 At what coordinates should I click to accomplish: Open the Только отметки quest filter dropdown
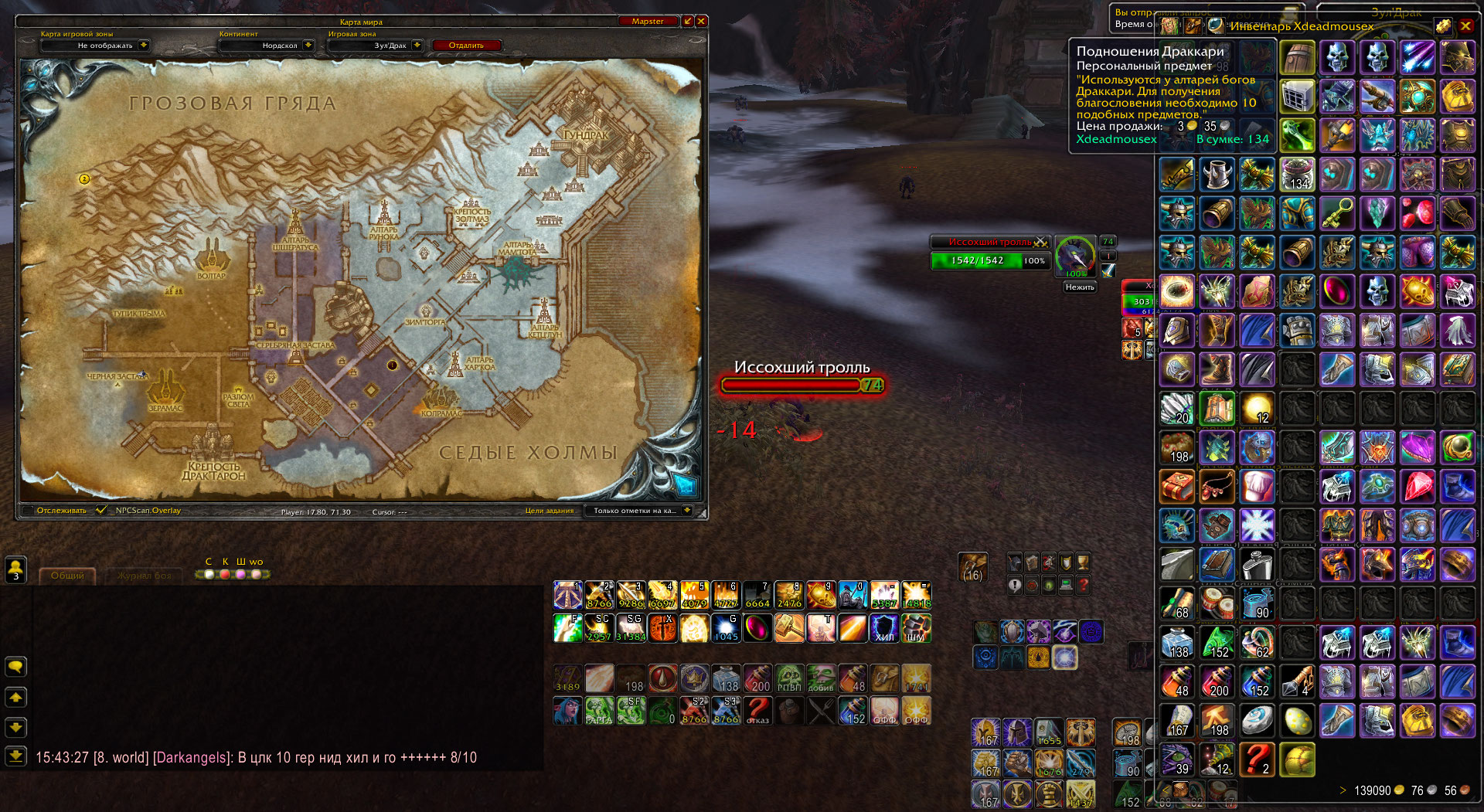686,511
